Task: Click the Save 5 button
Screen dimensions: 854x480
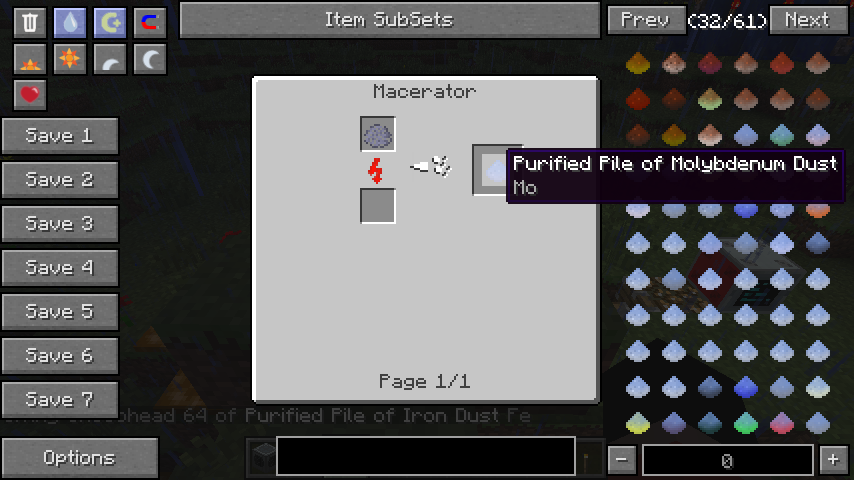Action: click(x=60, y=312)
